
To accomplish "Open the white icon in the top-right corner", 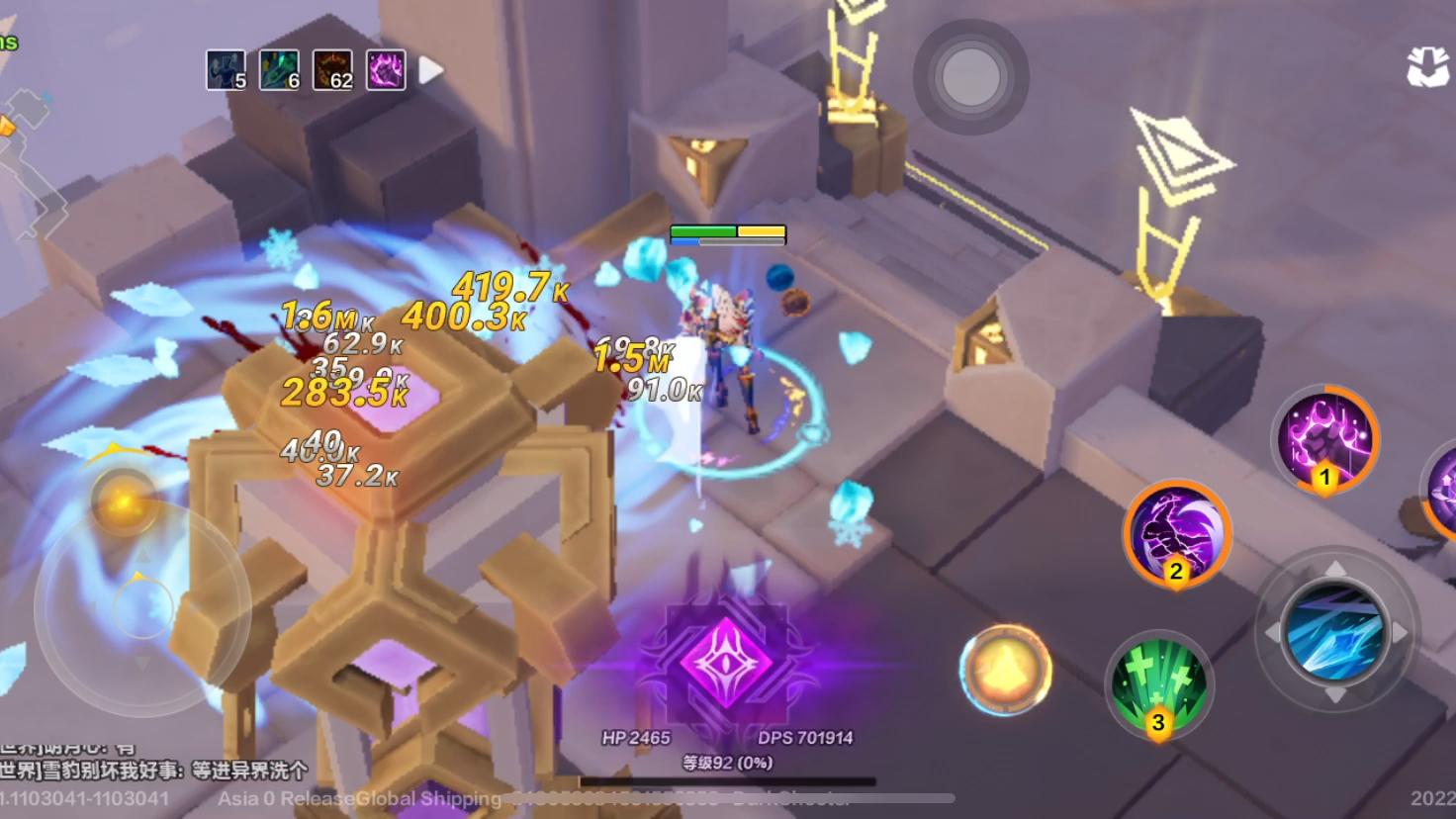I will tap(1427, 67).
